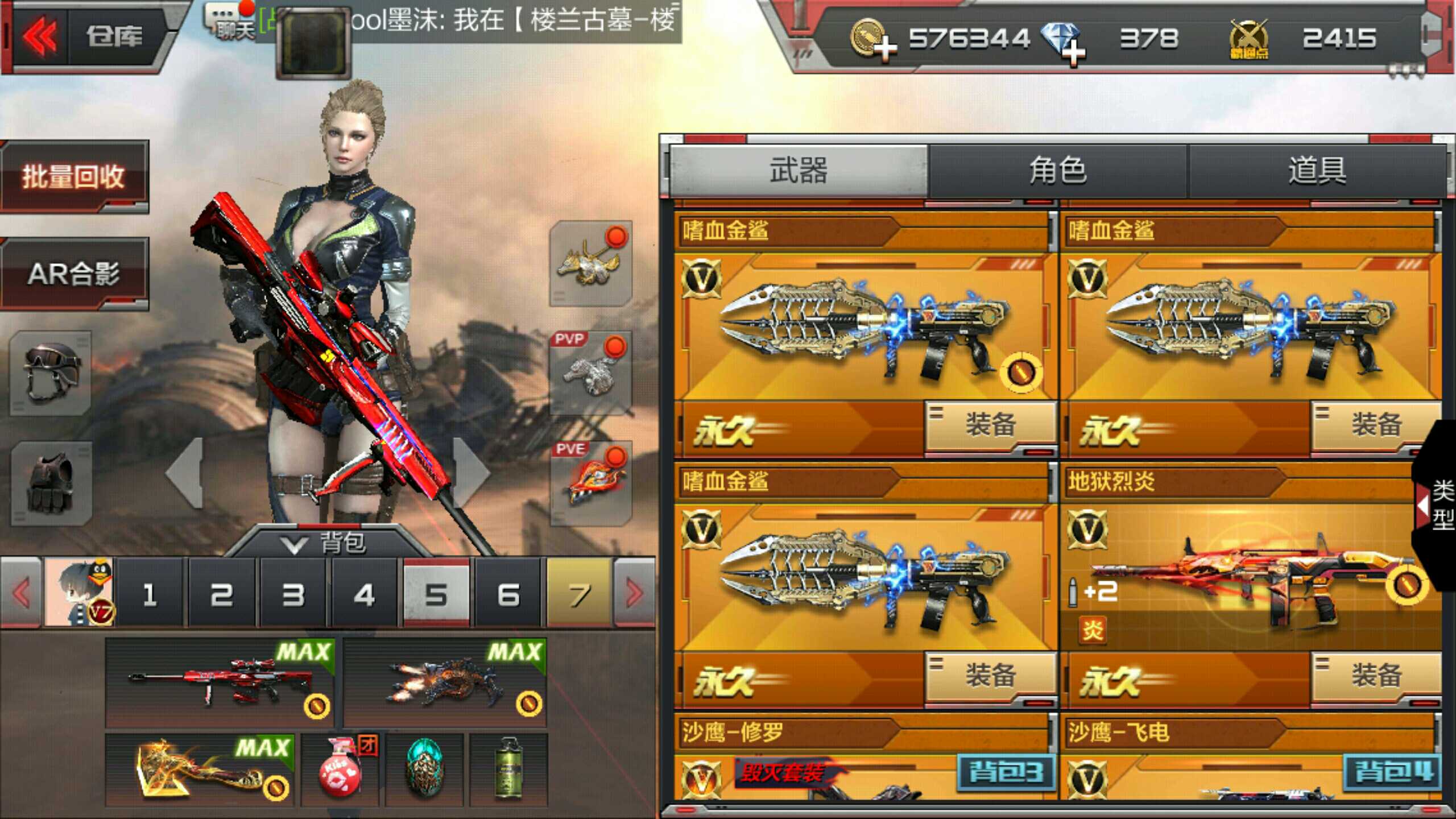Image resolution: width=1456 pixels, height=819 pixels.
Task: Select the red sniper rifle loadout slot
Action: [x=220, y=682]
